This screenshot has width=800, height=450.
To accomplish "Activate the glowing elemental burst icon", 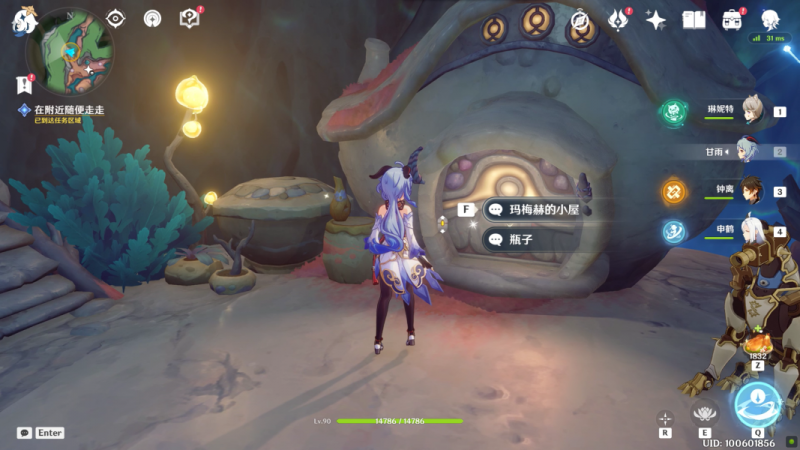I will coord(757,404).
